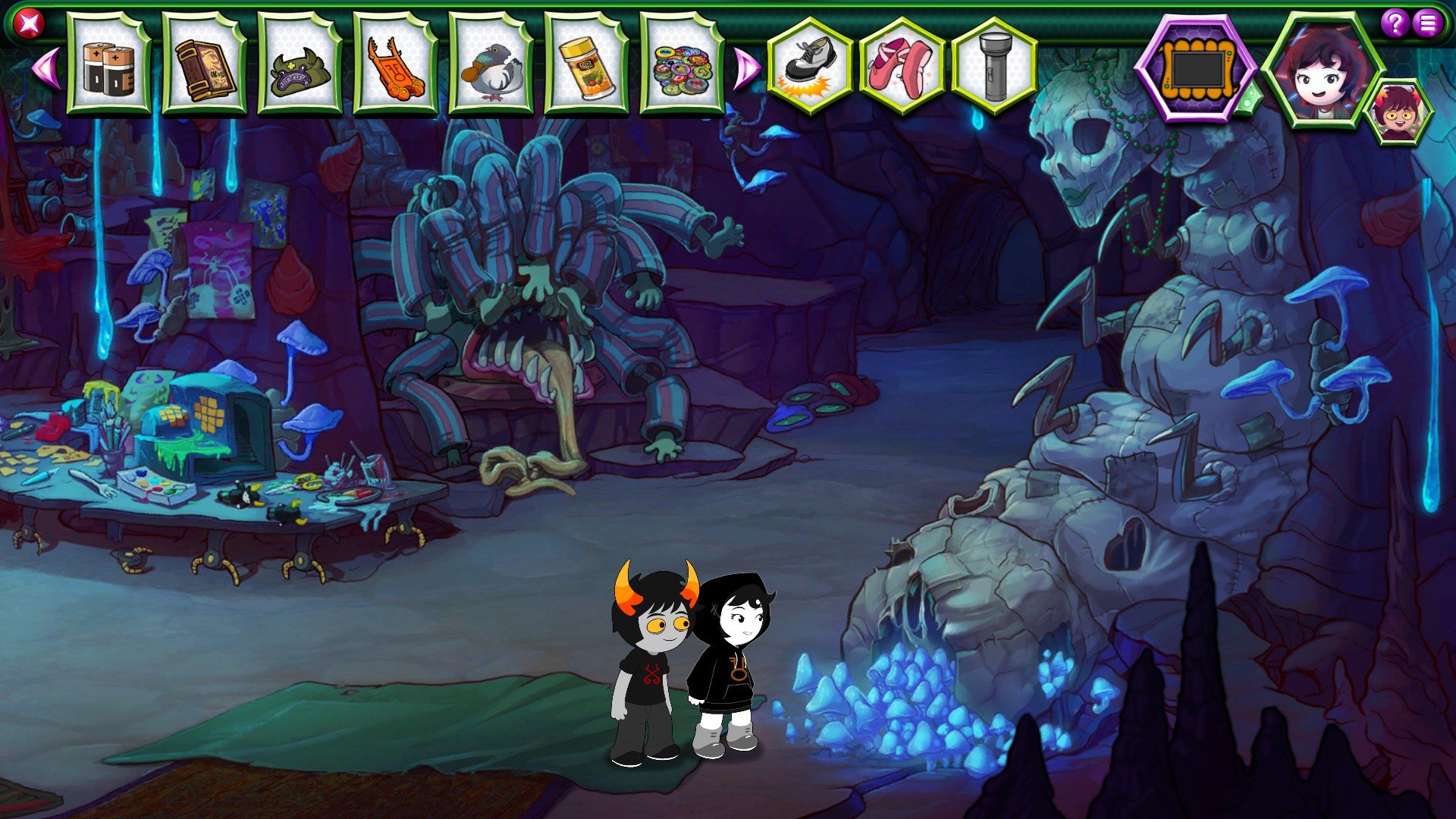This screenshot has height=819, width=1456.
Task: Activate the tap shoe ability
Action: [810, 66]
